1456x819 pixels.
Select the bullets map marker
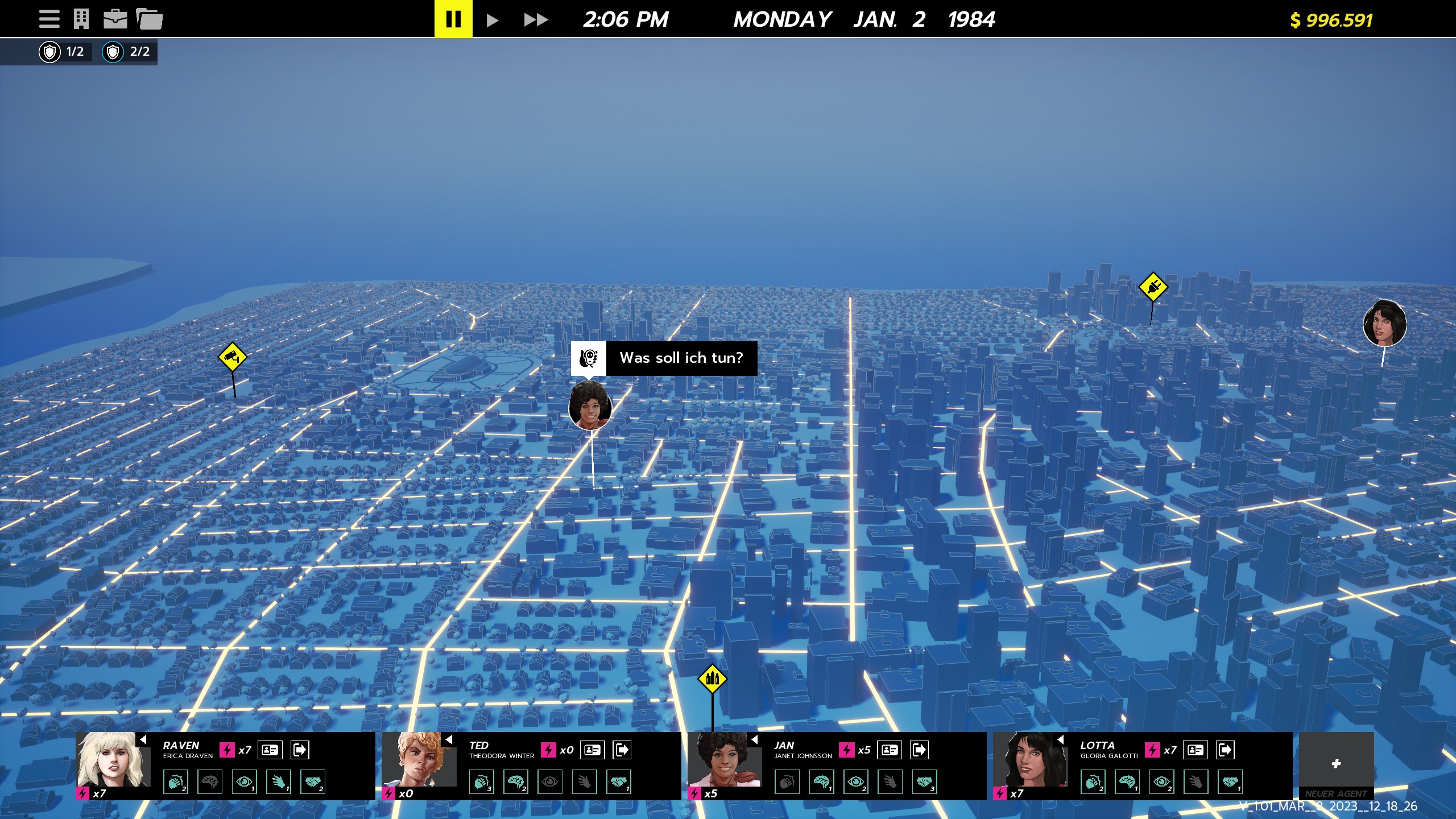pyautogui.click(x=712, y=679)
